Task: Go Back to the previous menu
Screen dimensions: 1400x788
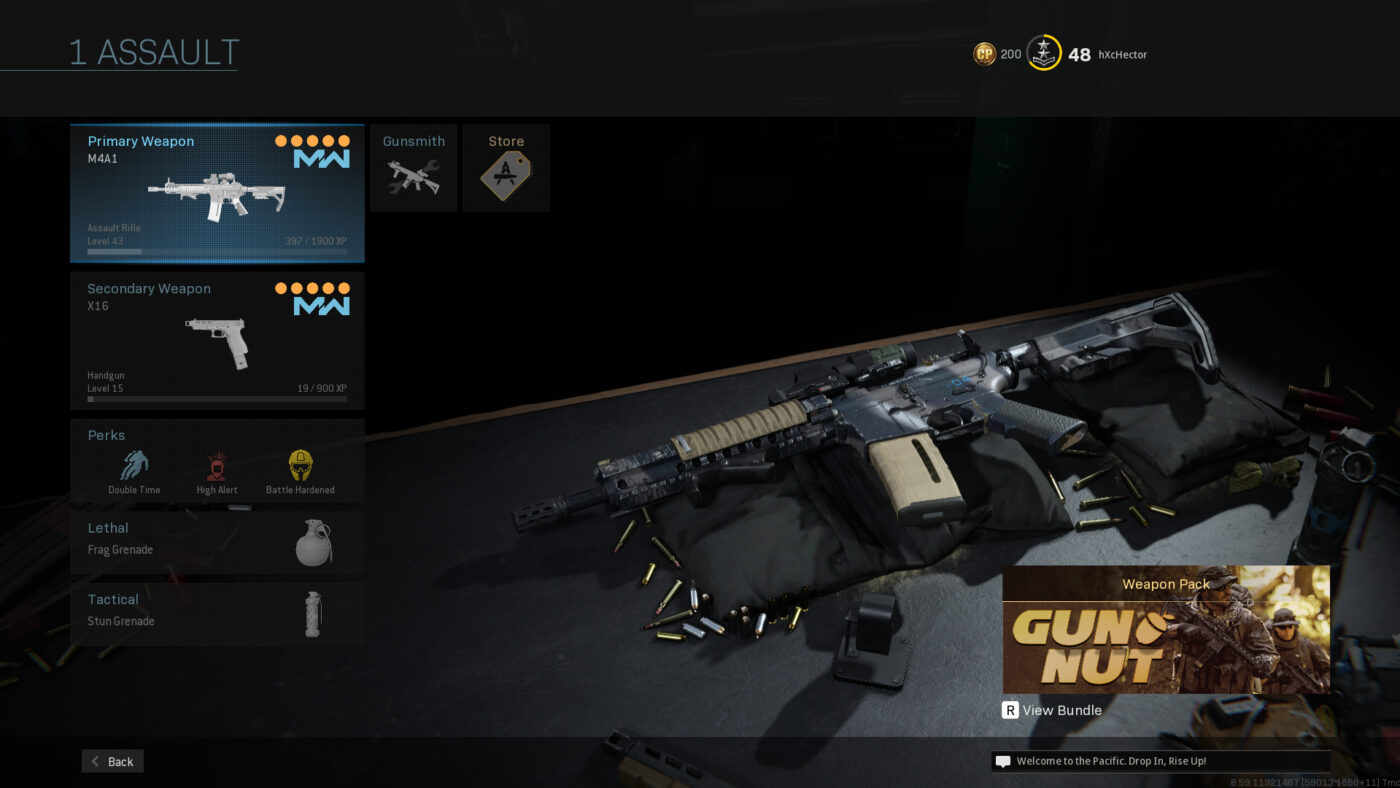Action: coord(113,761)
